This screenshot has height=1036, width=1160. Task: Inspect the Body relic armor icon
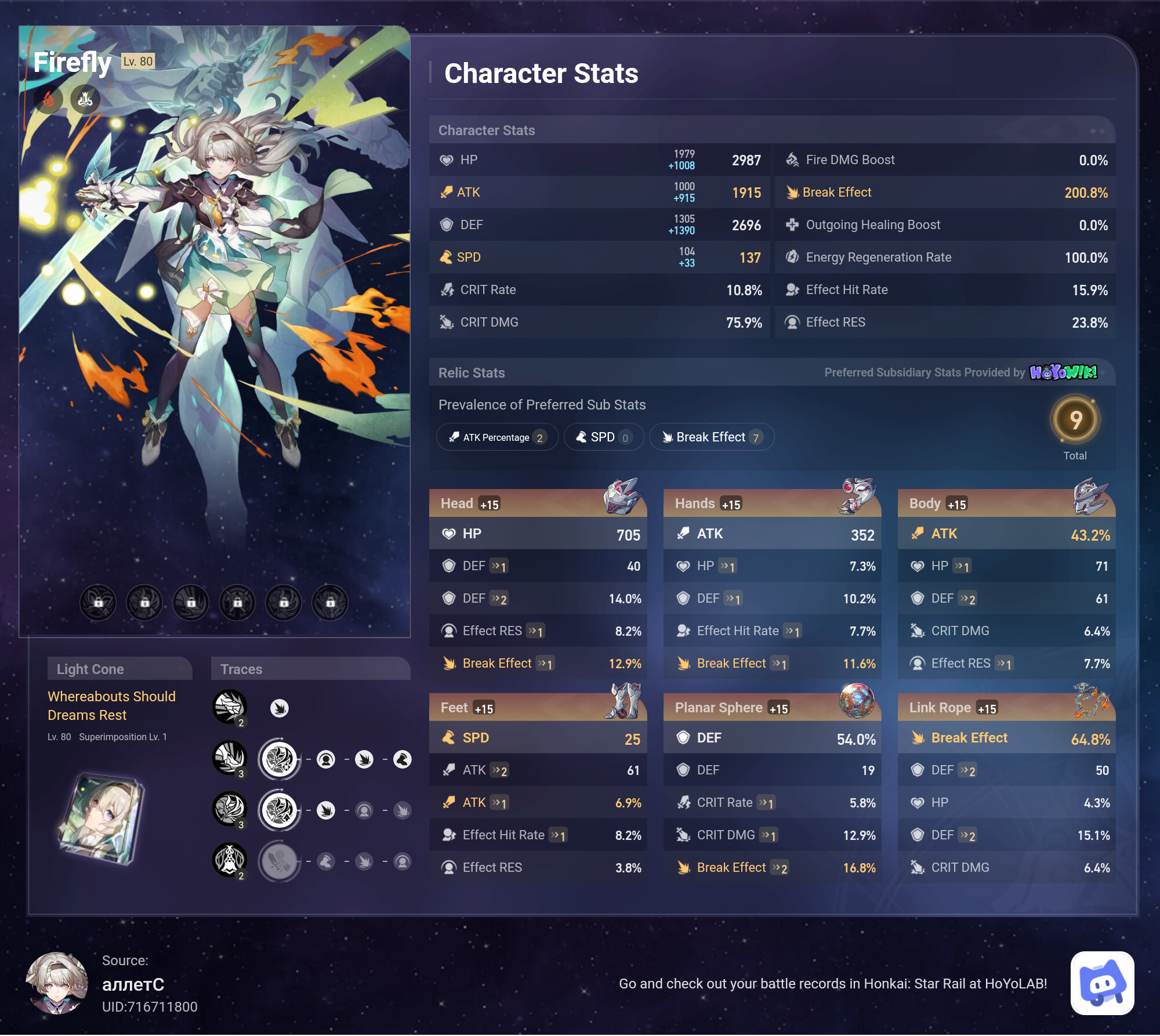coord(1090,497)
